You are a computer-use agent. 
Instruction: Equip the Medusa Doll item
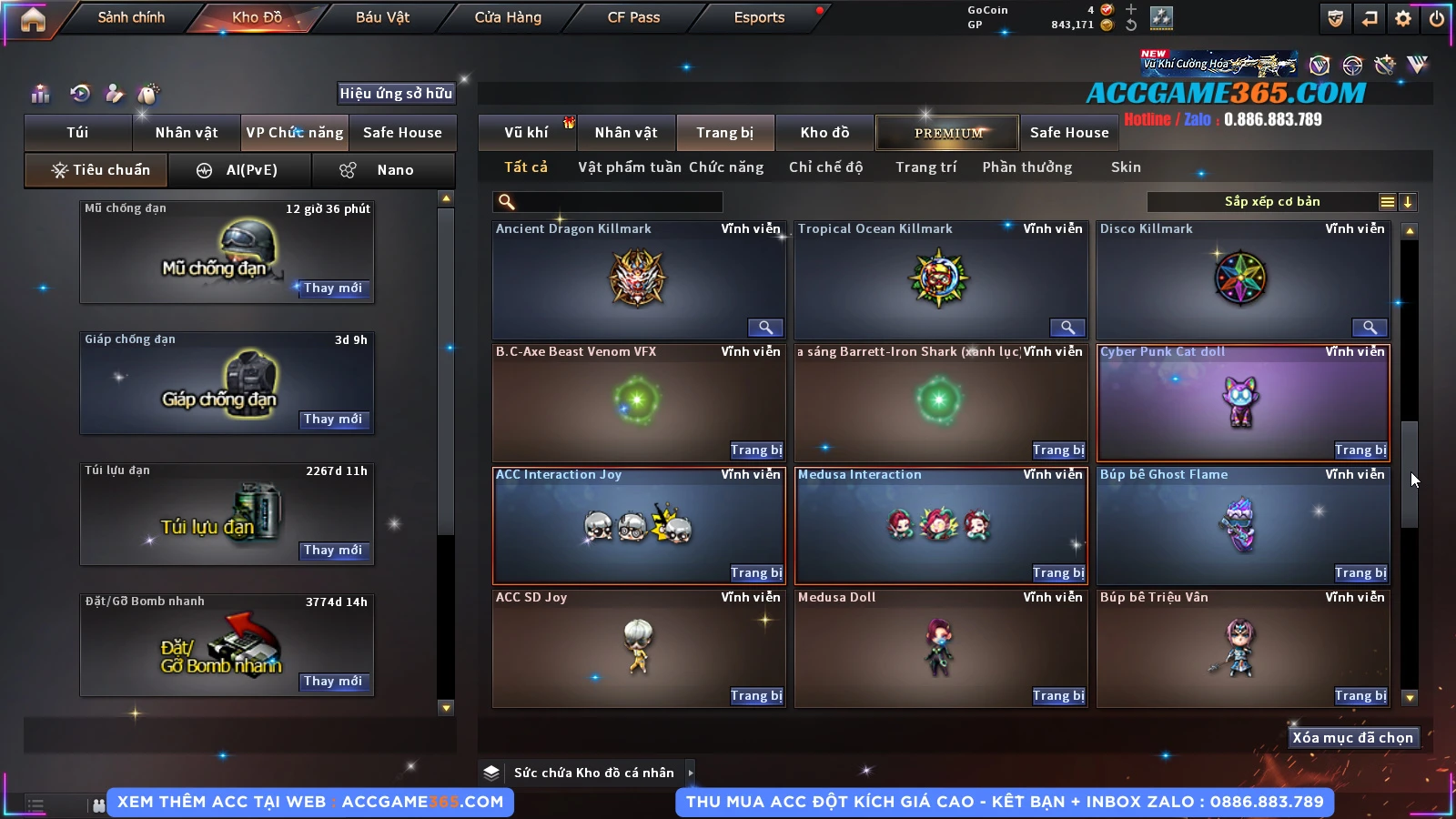[x=1058, y=696]
